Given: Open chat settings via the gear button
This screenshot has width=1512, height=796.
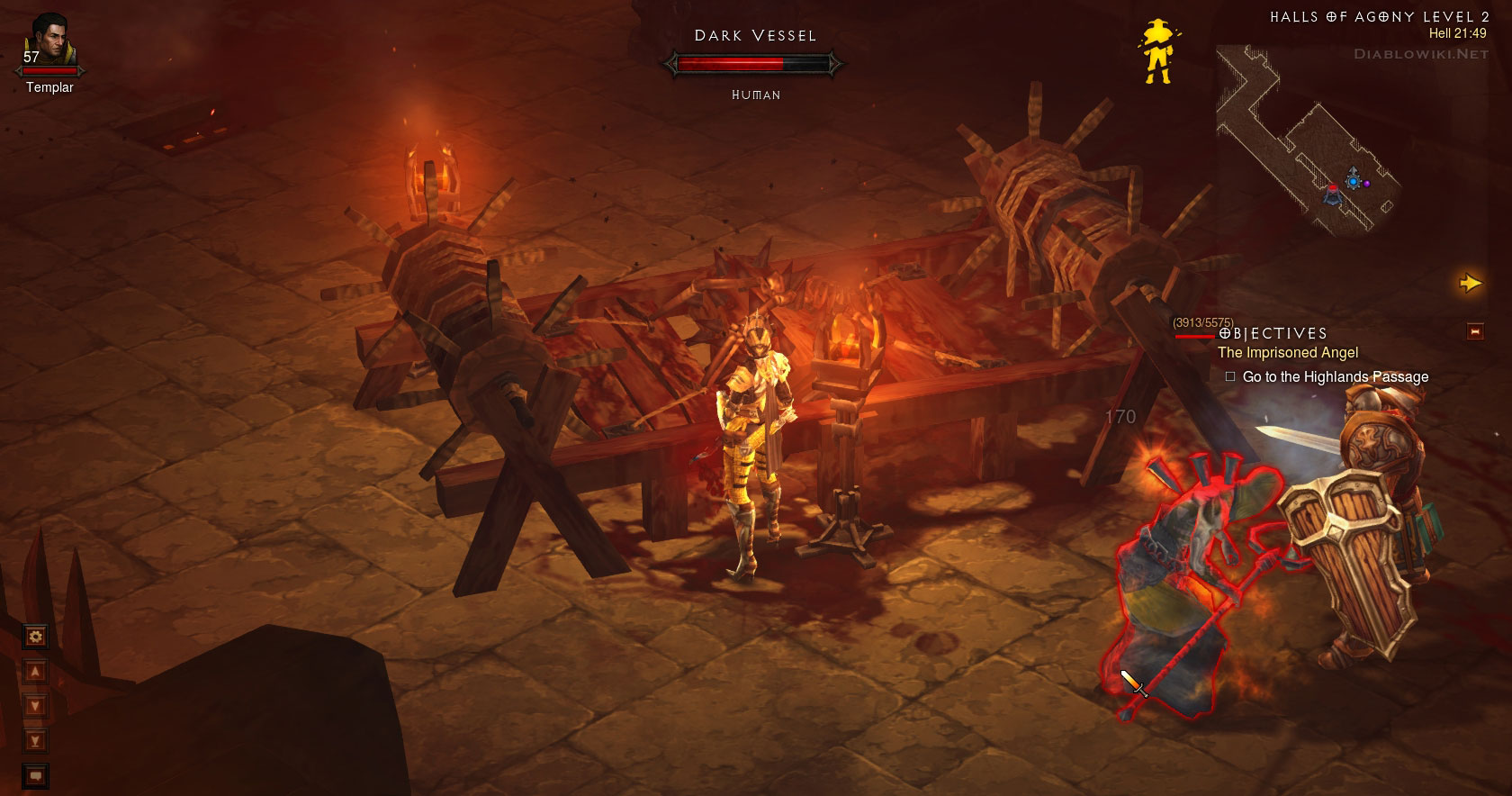Looking at the screenshot, I should coord(36,638).
